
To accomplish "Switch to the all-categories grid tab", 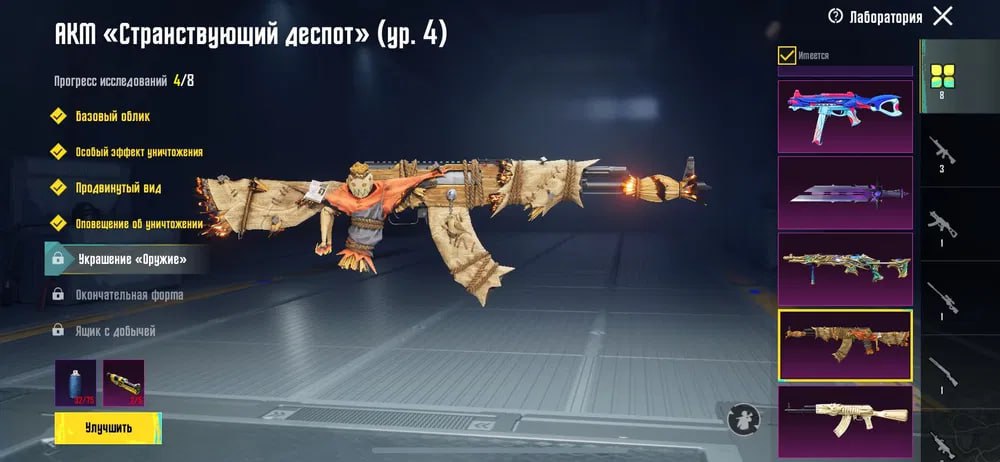I will (942, 76).
